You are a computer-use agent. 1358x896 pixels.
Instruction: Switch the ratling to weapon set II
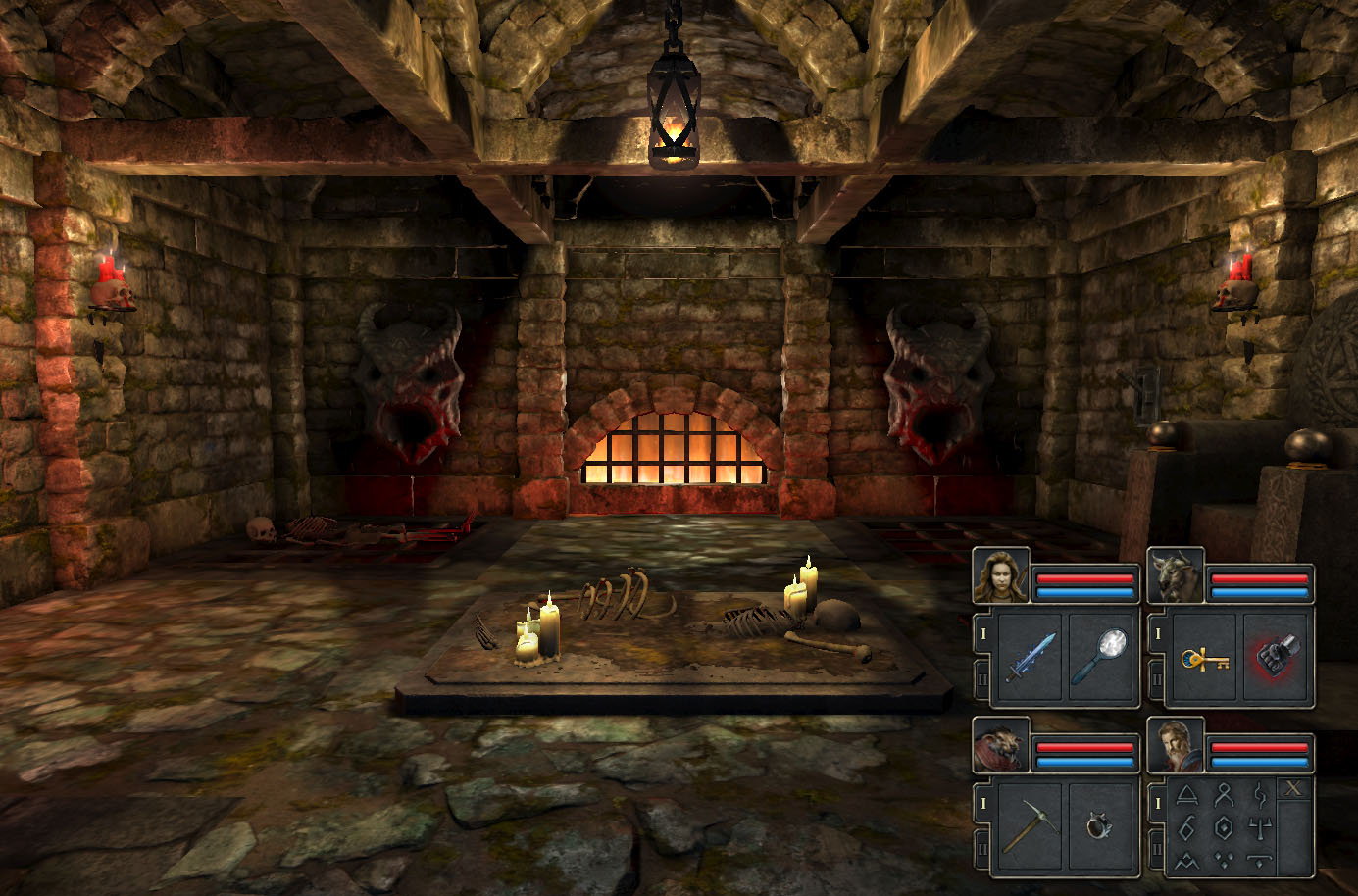[x=981, y=848]
